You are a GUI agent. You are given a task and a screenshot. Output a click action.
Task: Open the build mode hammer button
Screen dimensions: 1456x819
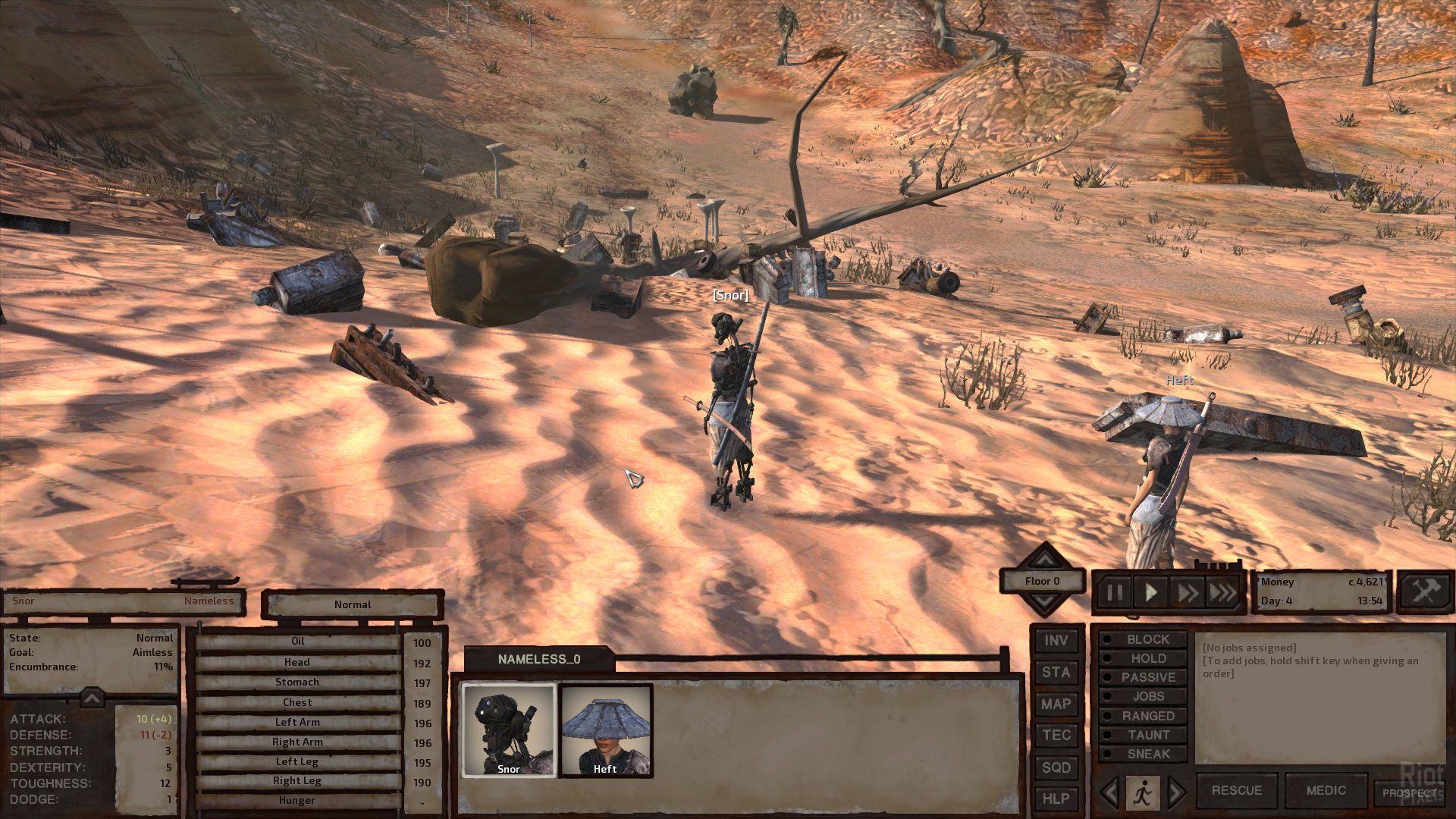pos(1424,591)
